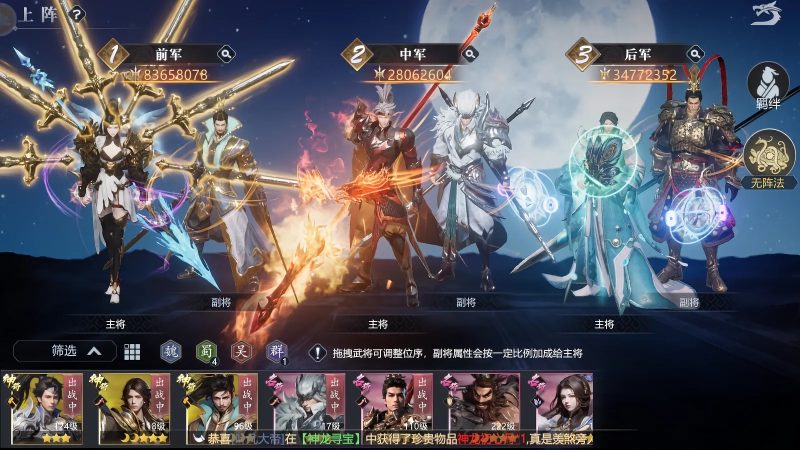The height and width of the screenshot is (450, 800).
Task: Open the 羁绊 bonds panel
Action: pos(768,87)
